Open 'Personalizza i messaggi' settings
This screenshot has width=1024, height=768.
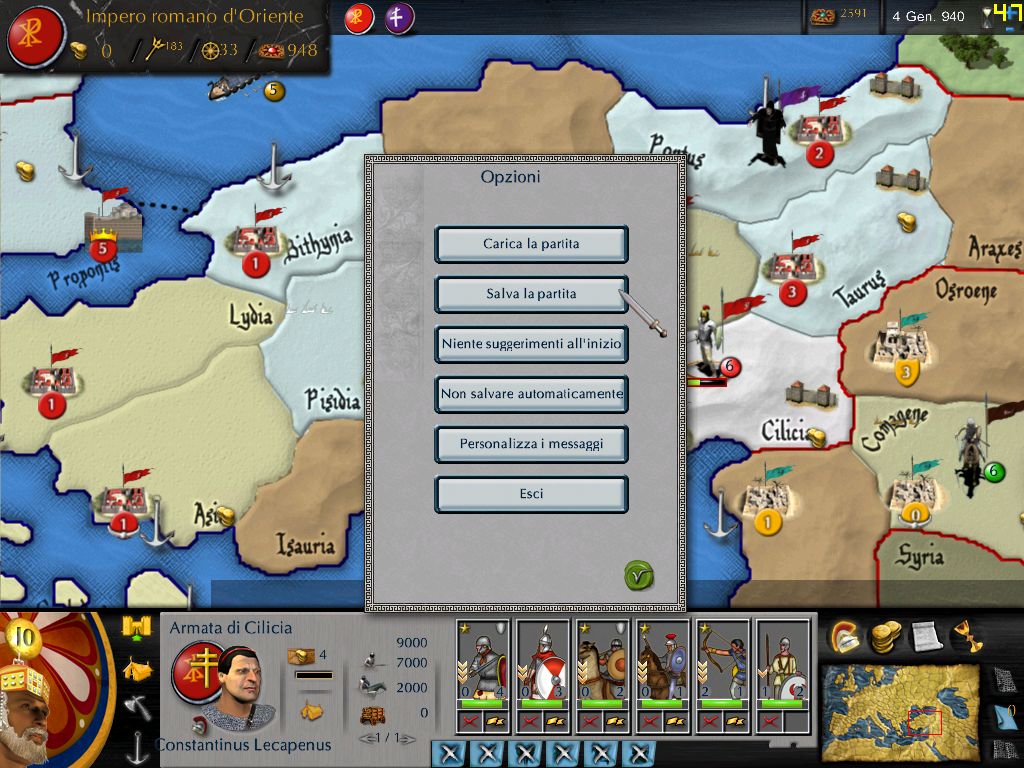pyautogui.click(x=531, y=444)
